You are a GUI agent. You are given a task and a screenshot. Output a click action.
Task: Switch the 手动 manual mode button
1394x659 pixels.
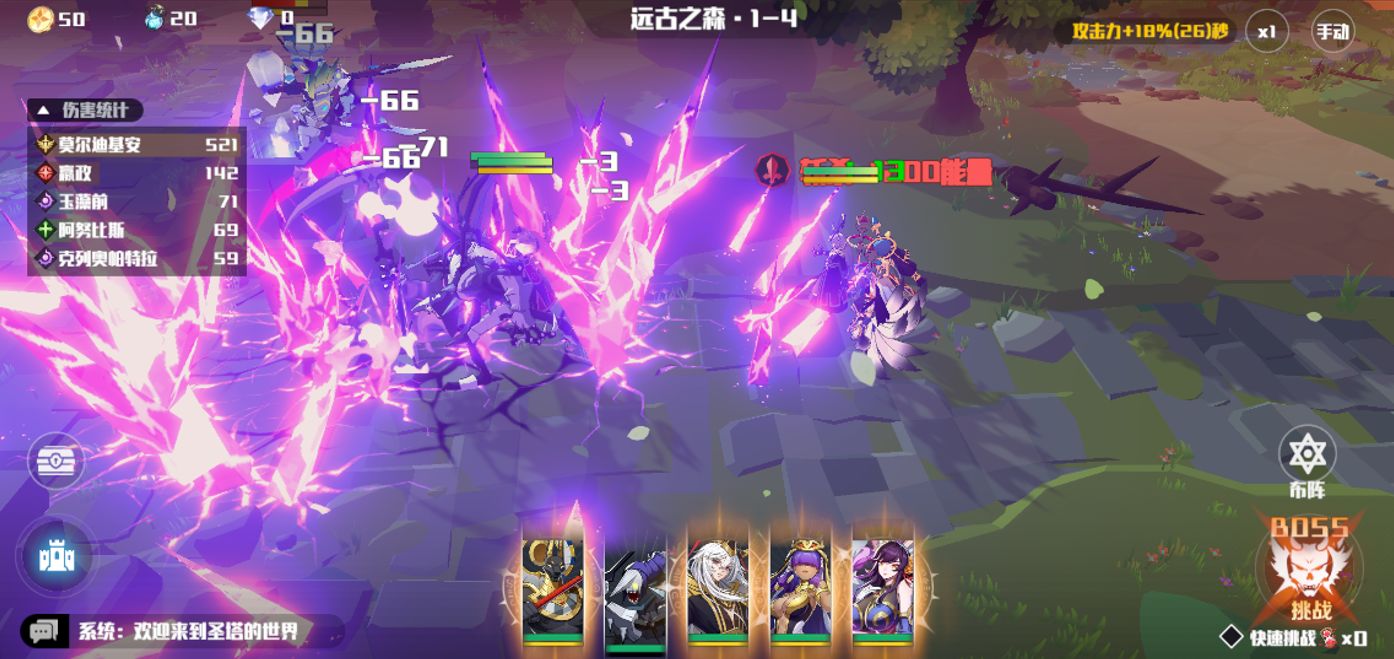click(1332, 31)
